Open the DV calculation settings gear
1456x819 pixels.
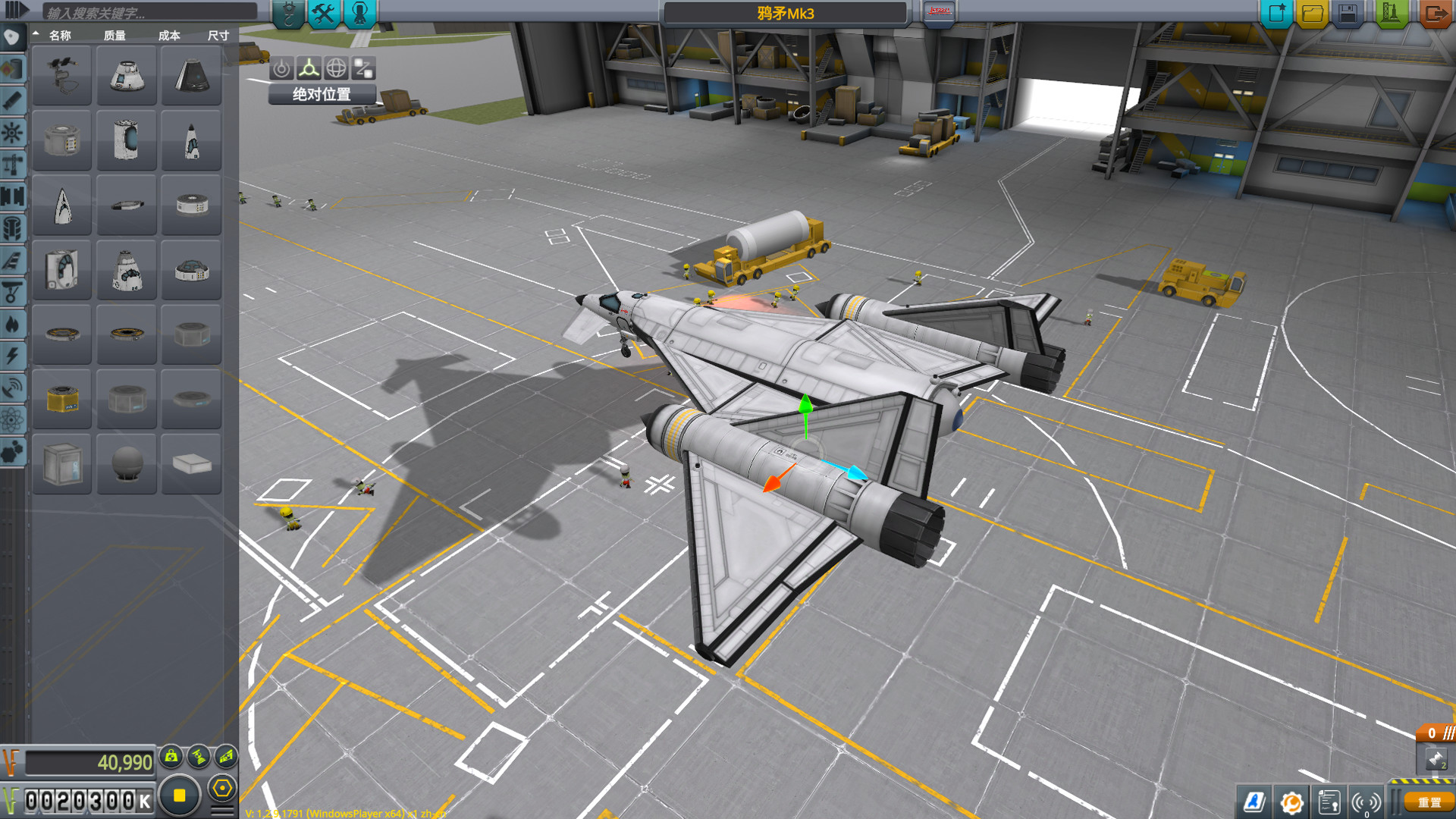1291,802
